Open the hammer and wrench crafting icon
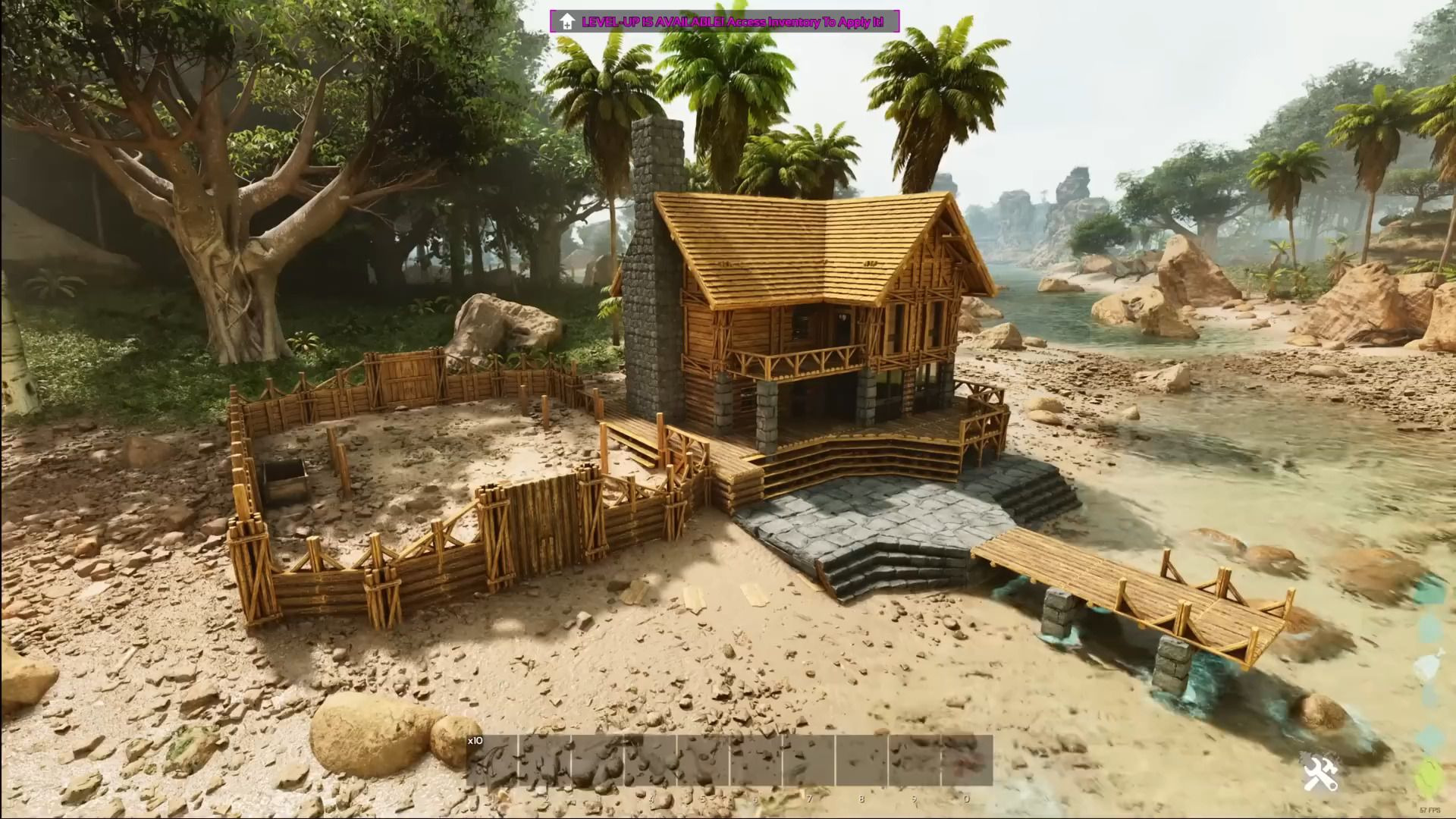This screenshot has height=819, width=1456. [1320, 774]
